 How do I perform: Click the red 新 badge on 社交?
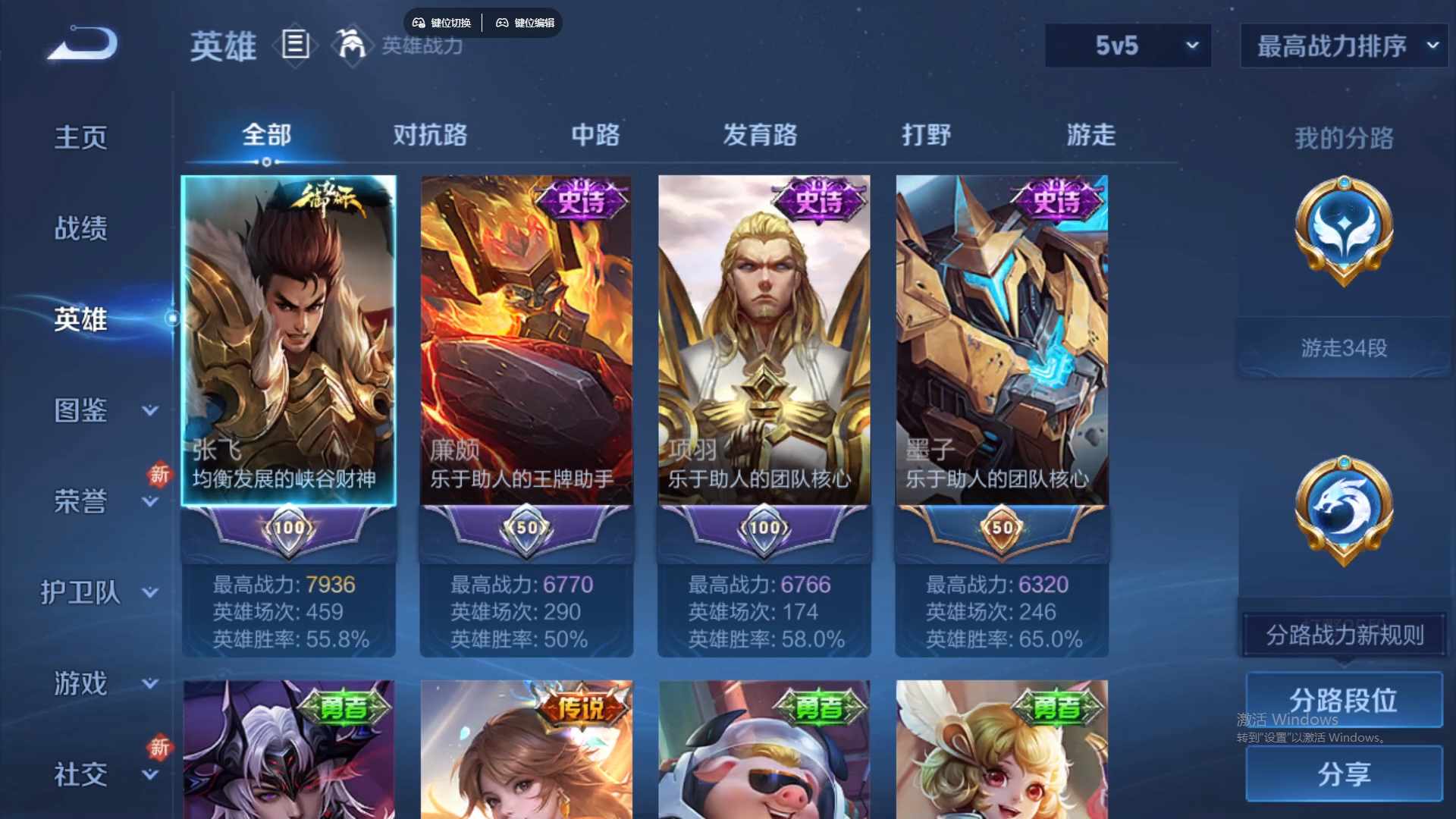(x=160, y=747)
